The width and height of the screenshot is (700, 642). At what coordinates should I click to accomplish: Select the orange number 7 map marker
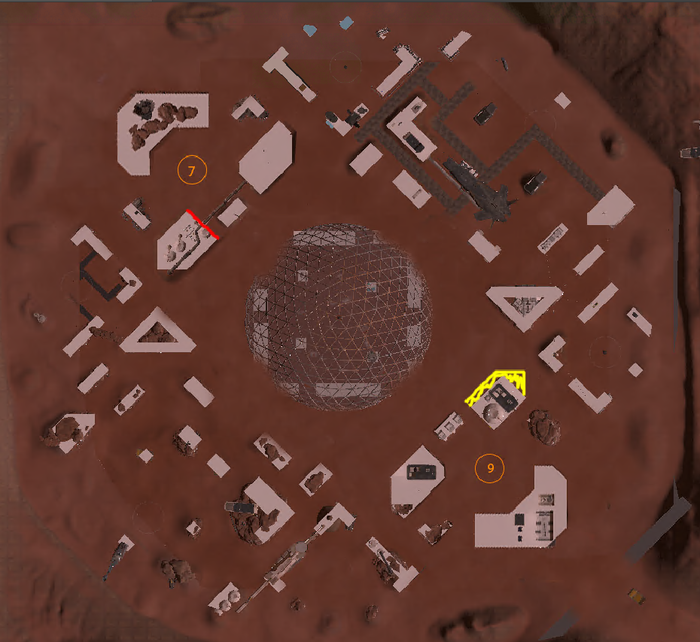(x=191, y=170)
